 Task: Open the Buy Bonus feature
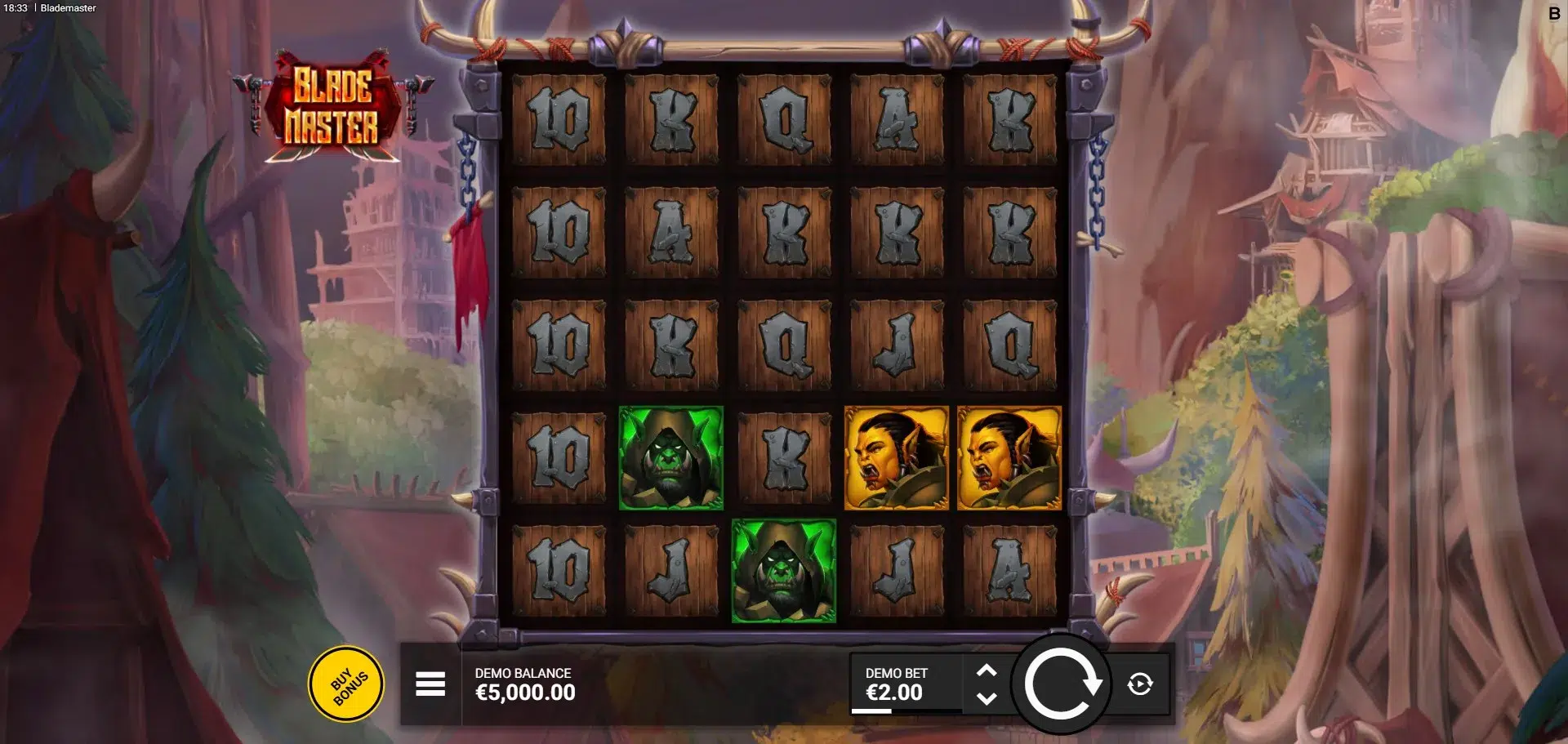click(346, 684)
